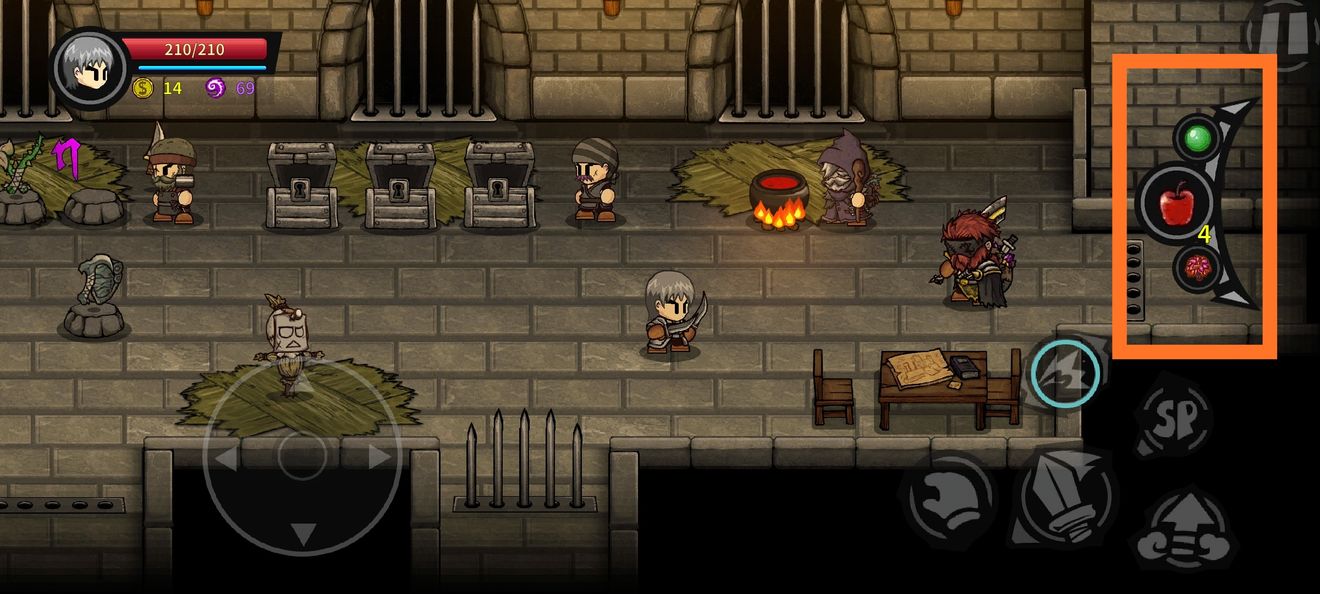Select the pink flower item slot

click(x=1195, y=269)
